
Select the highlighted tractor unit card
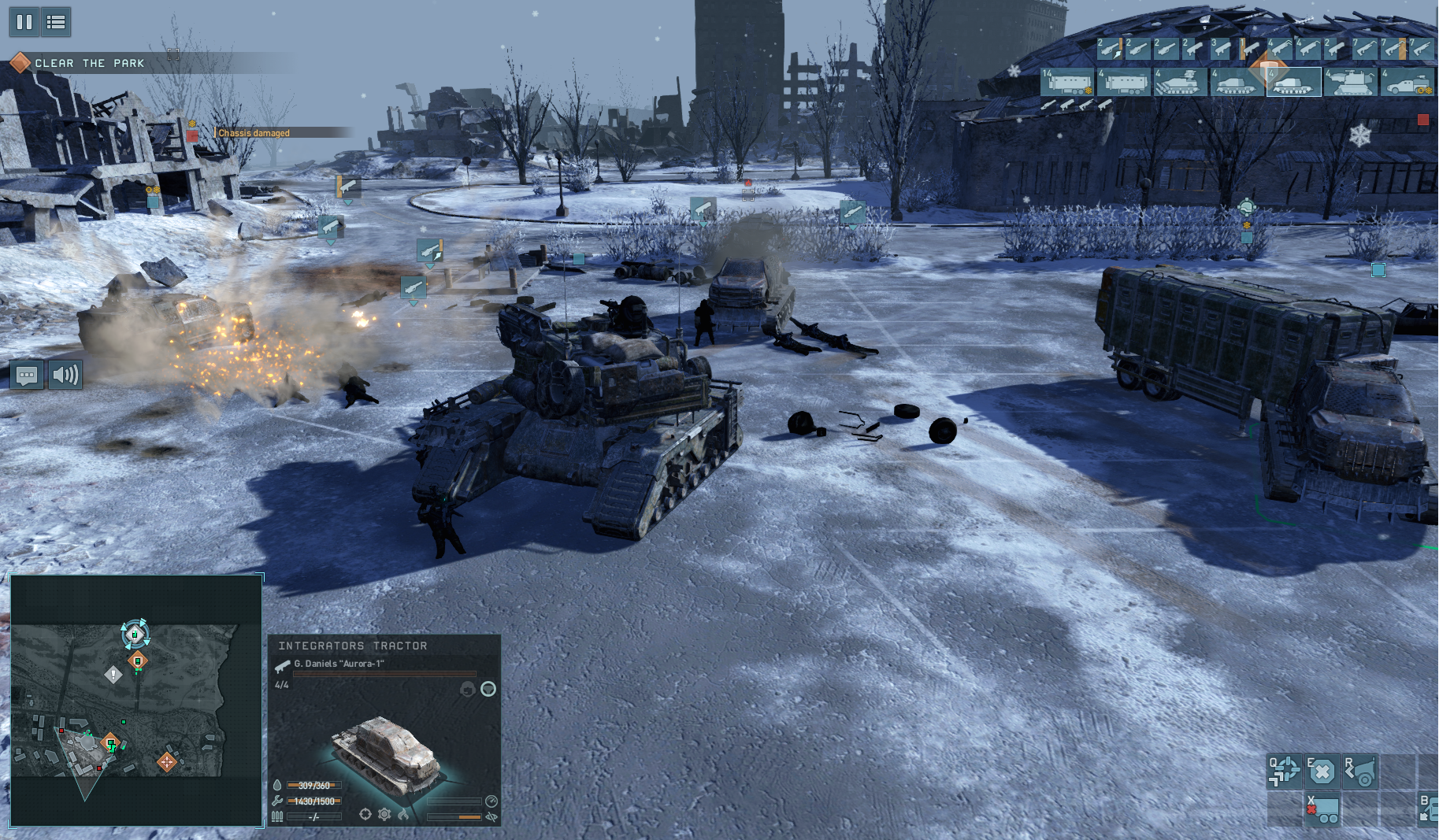click(1293, 82)
